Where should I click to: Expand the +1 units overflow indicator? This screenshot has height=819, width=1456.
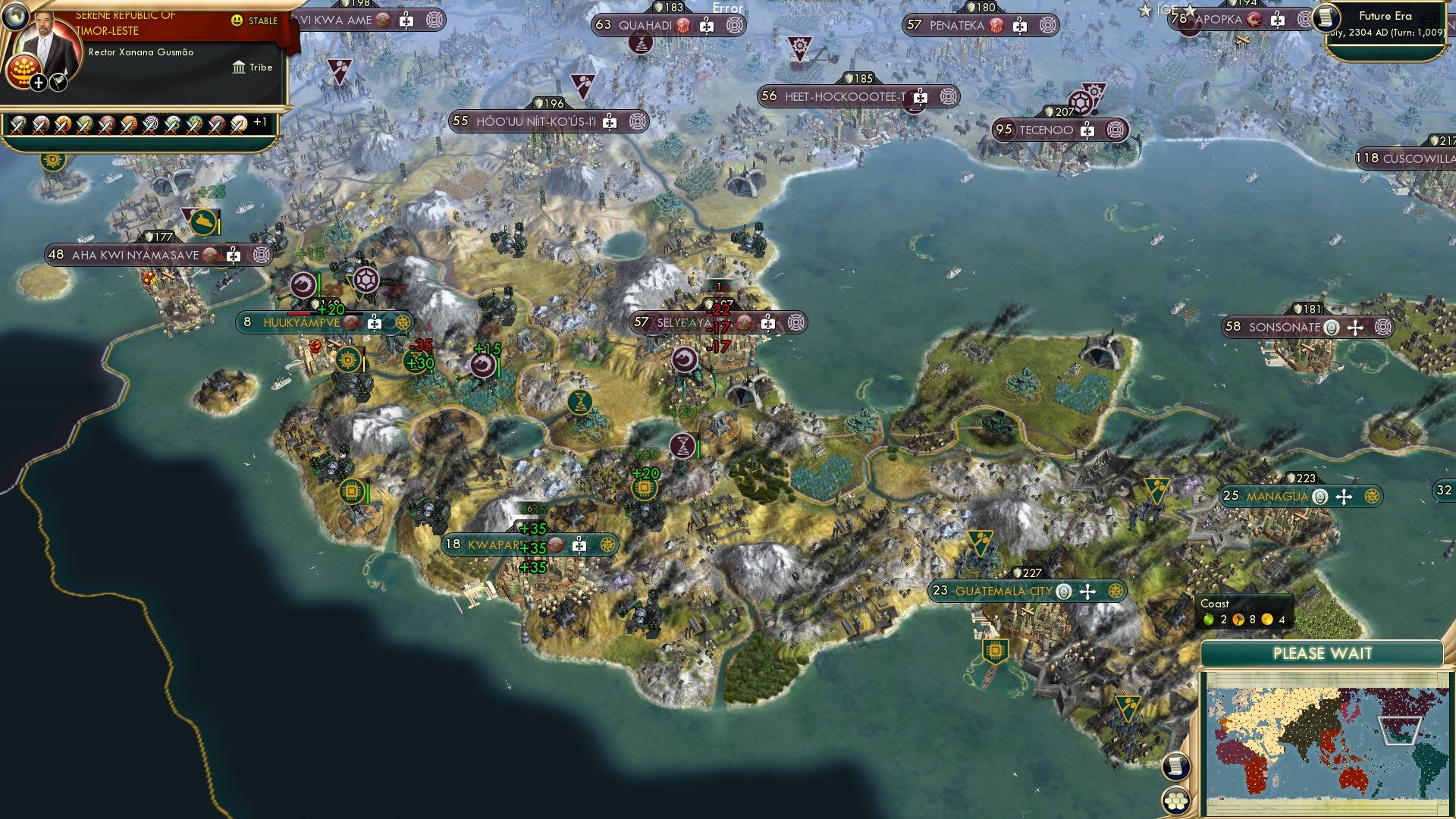tap(261, 122)
